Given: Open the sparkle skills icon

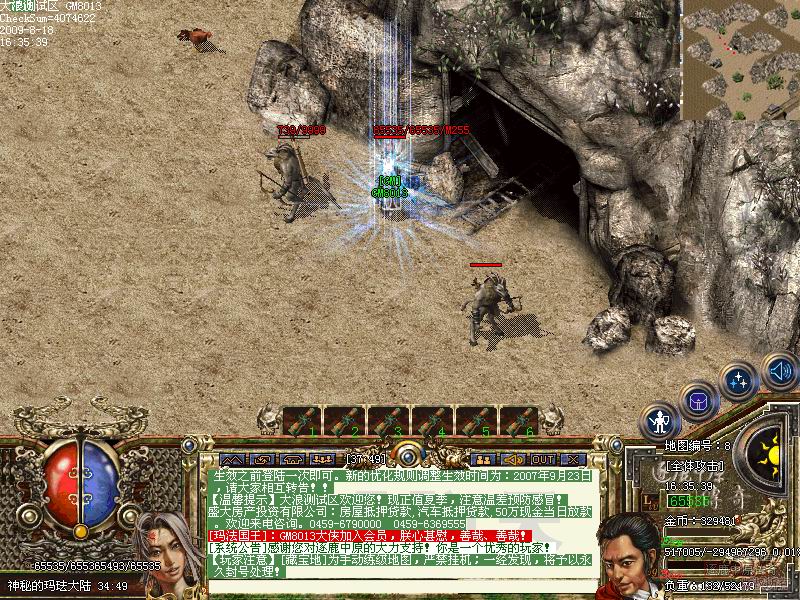Looking at the screenshot, I should [x=740, y=380].
